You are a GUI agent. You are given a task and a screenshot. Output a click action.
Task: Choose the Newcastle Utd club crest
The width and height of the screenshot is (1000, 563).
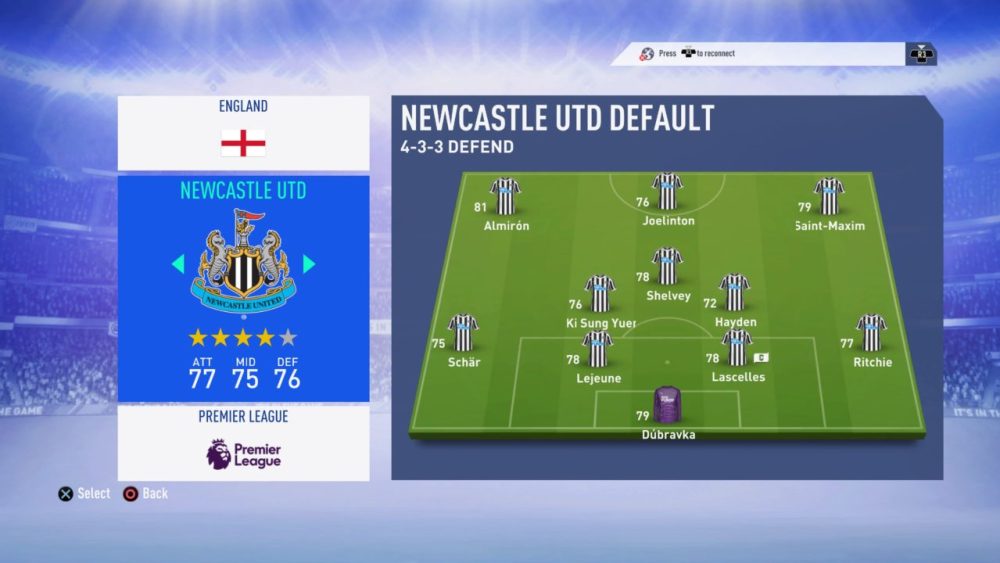click(x=243, y=262)
